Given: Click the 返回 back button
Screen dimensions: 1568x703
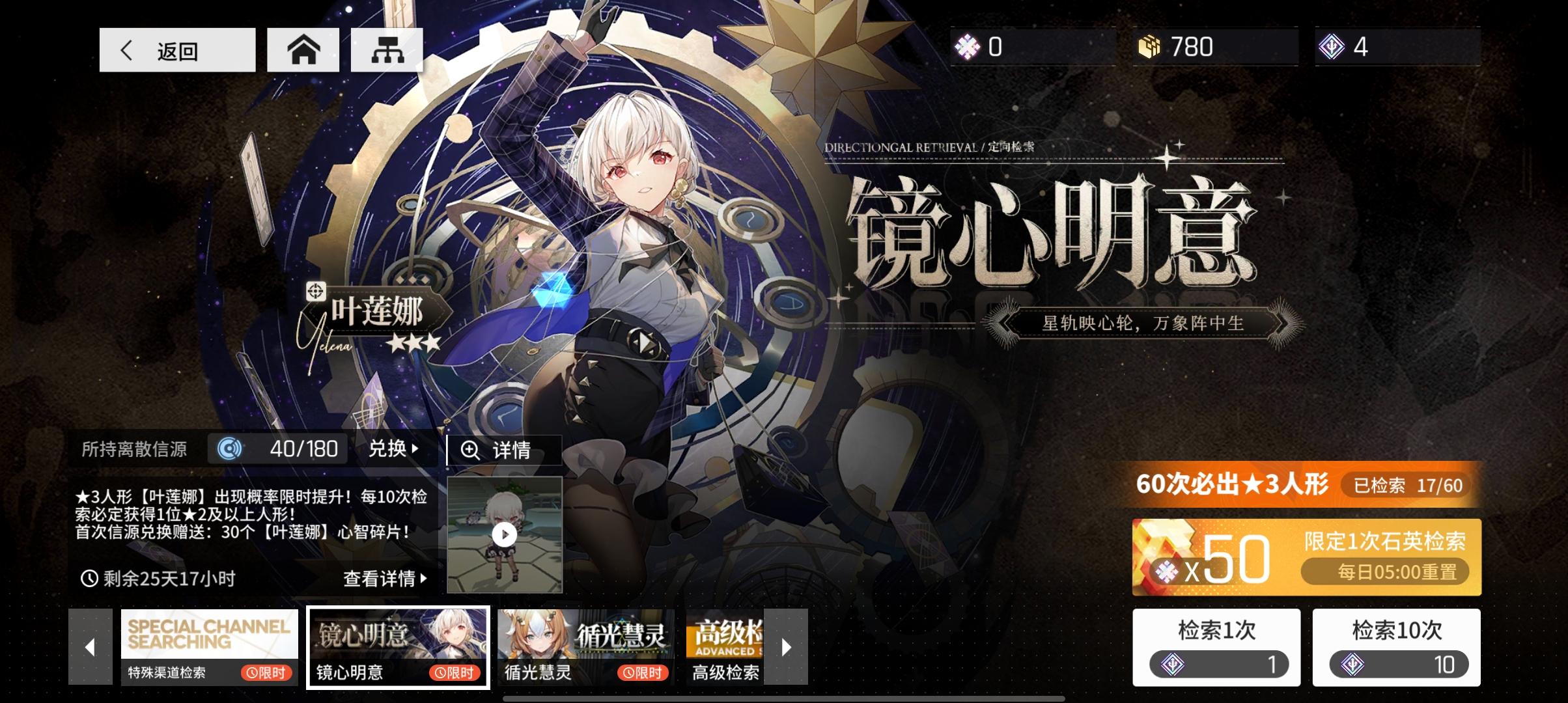Looking at the screenshot, I should click(x=176, y=49).
